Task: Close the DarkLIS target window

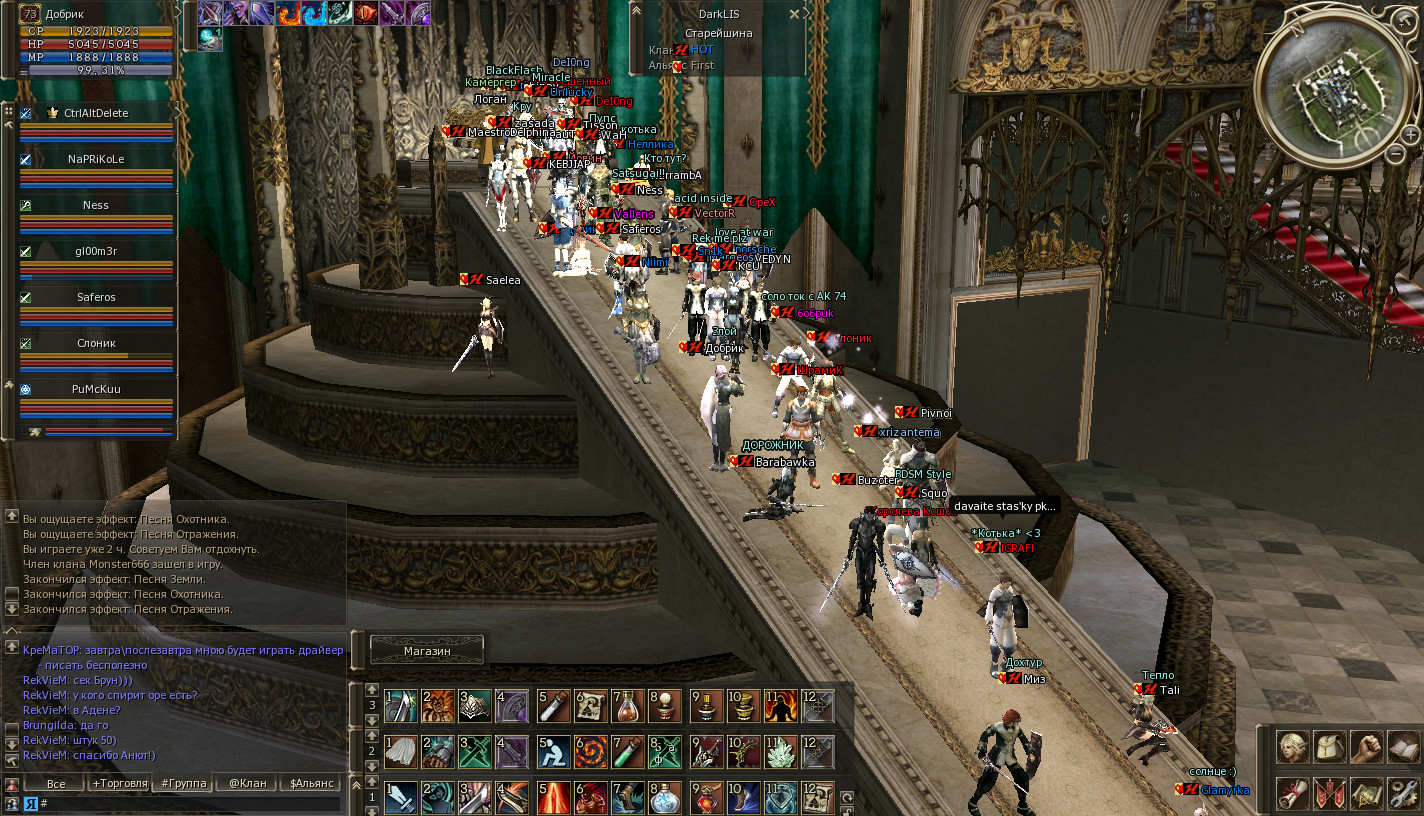Action: point(795,15)
